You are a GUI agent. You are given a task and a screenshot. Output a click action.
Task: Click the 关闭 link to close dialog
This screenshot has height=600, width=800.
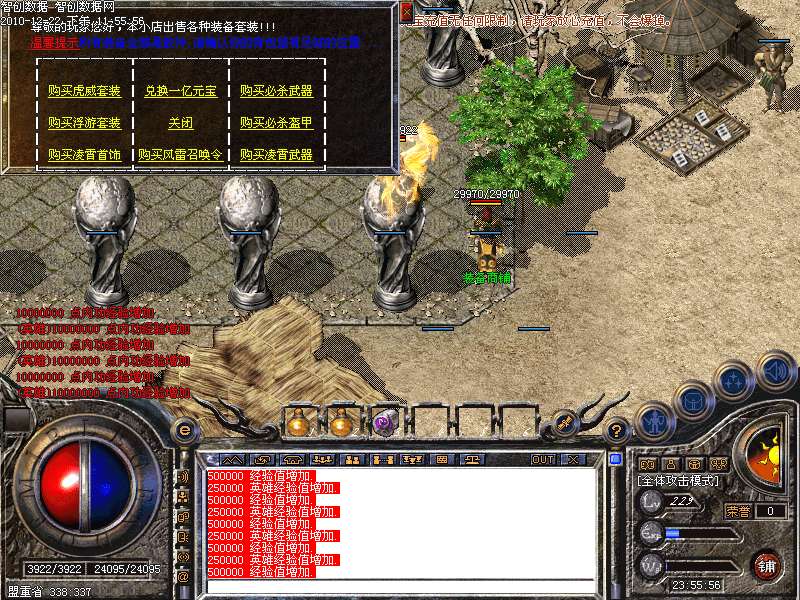(181, 123)
